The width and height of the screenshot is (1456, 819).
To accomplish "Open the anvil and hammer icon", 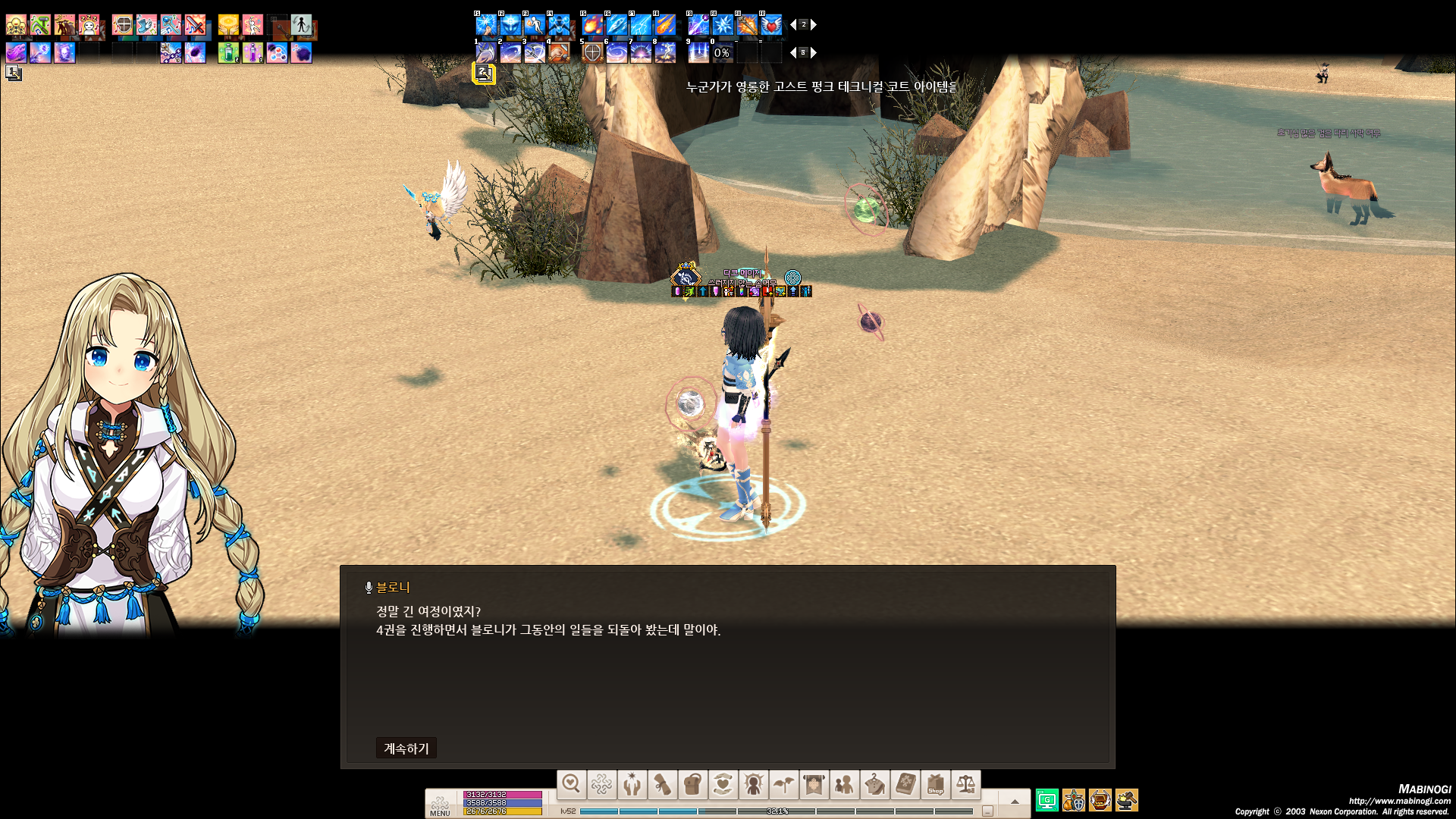I will tap(1126, 800).
